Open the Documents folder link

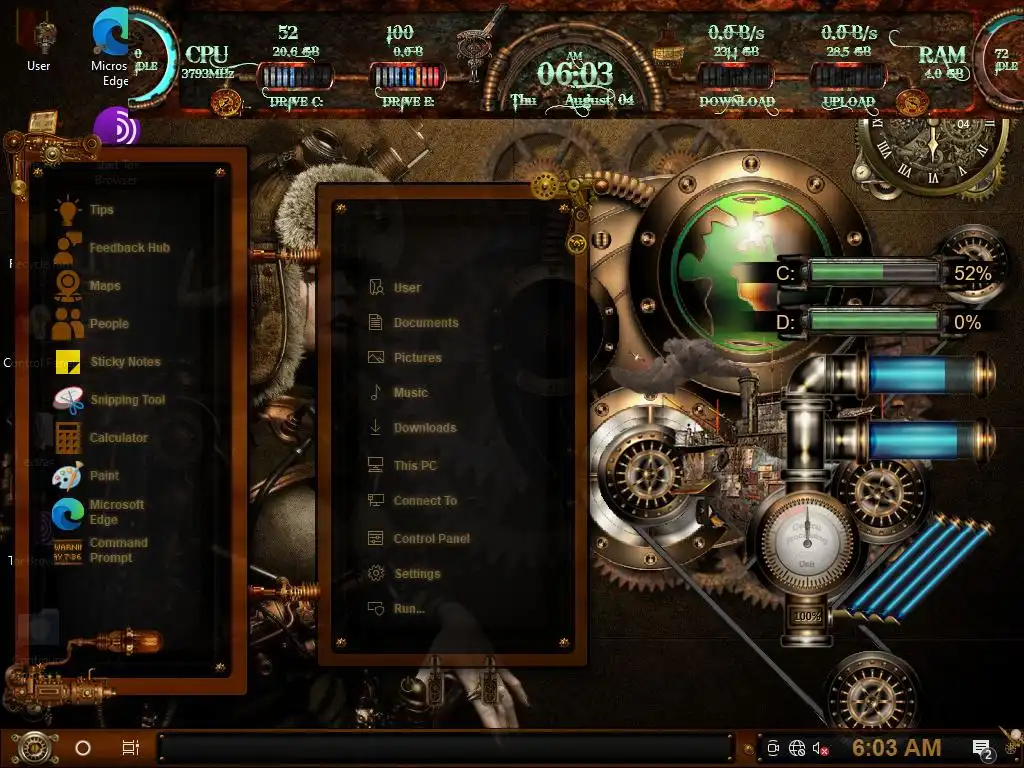[x=425, y=323]
